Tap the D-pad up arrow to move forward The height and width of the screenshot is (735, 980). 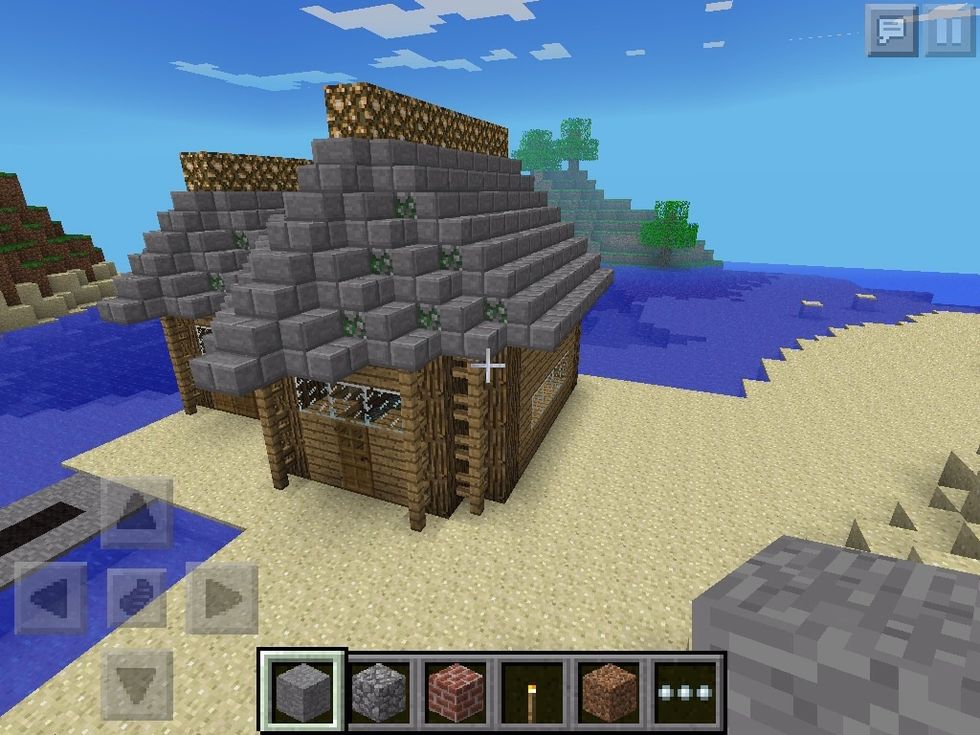click(x=137, y=514)
